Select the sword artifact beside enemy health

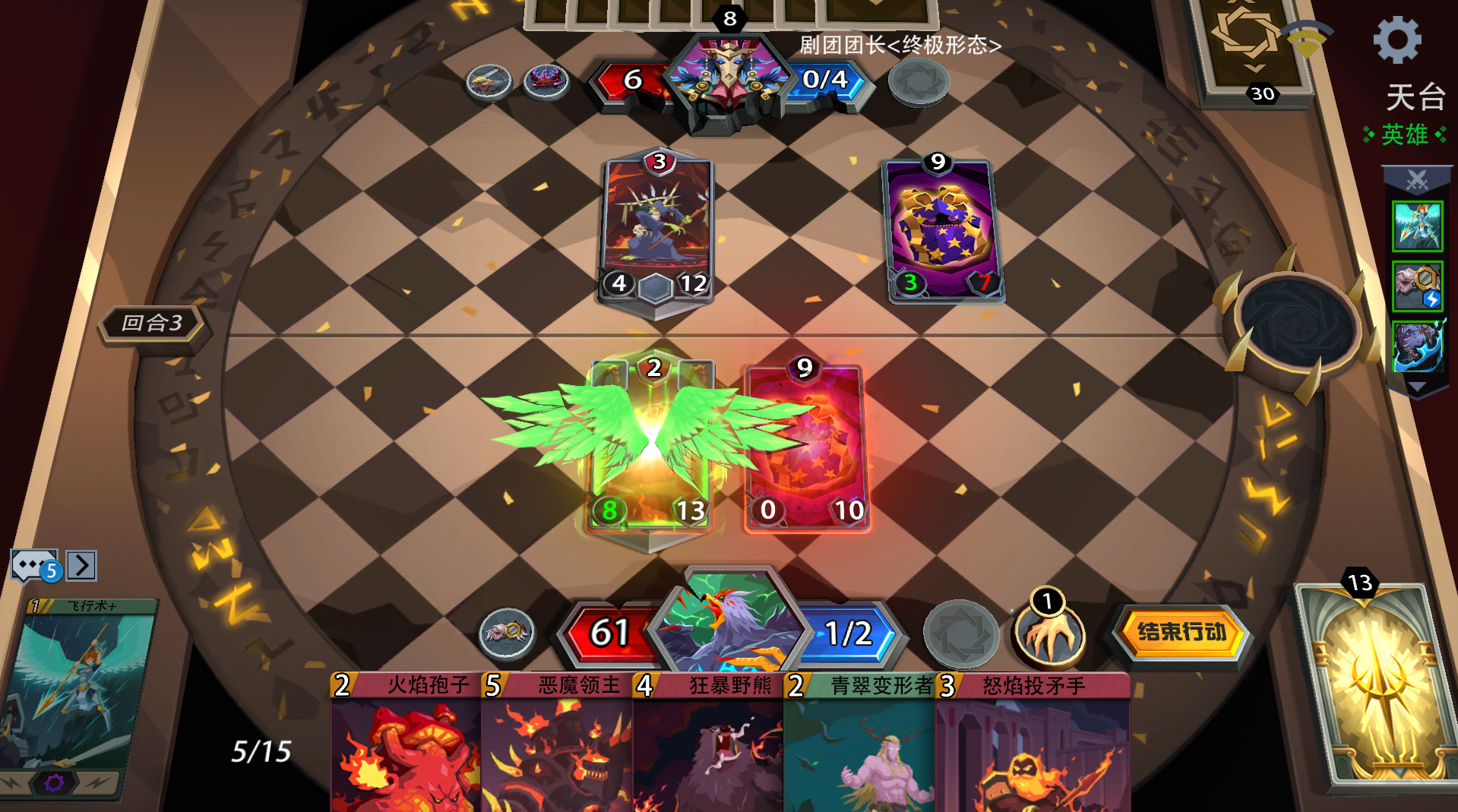point(490,81)
